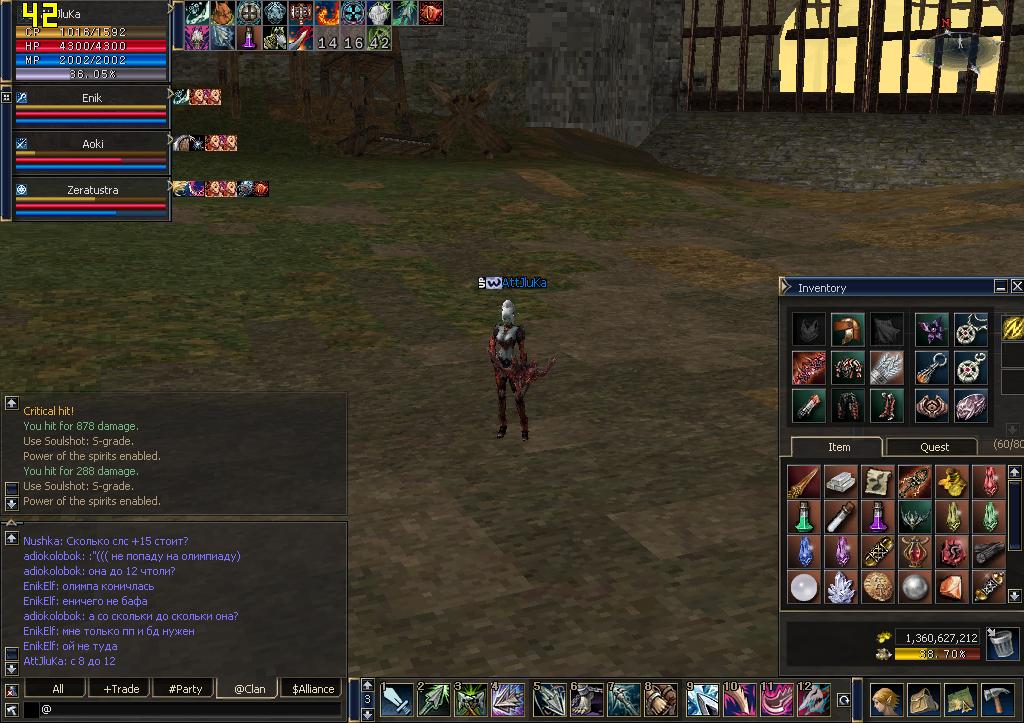Close the Inventory window

point(1016,287)
